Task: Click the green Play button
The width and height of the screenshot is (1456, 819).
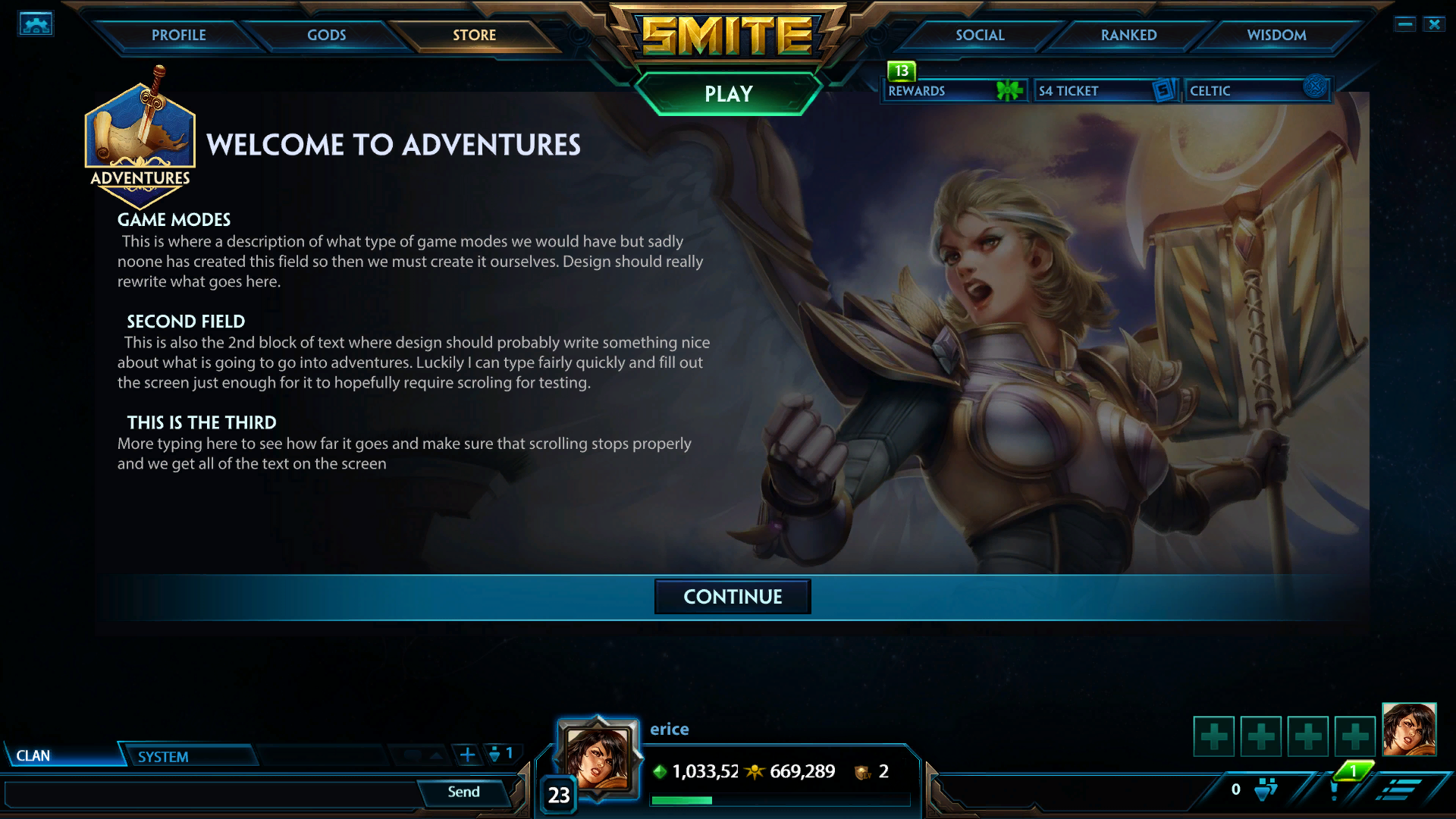Action: (728, 93)
